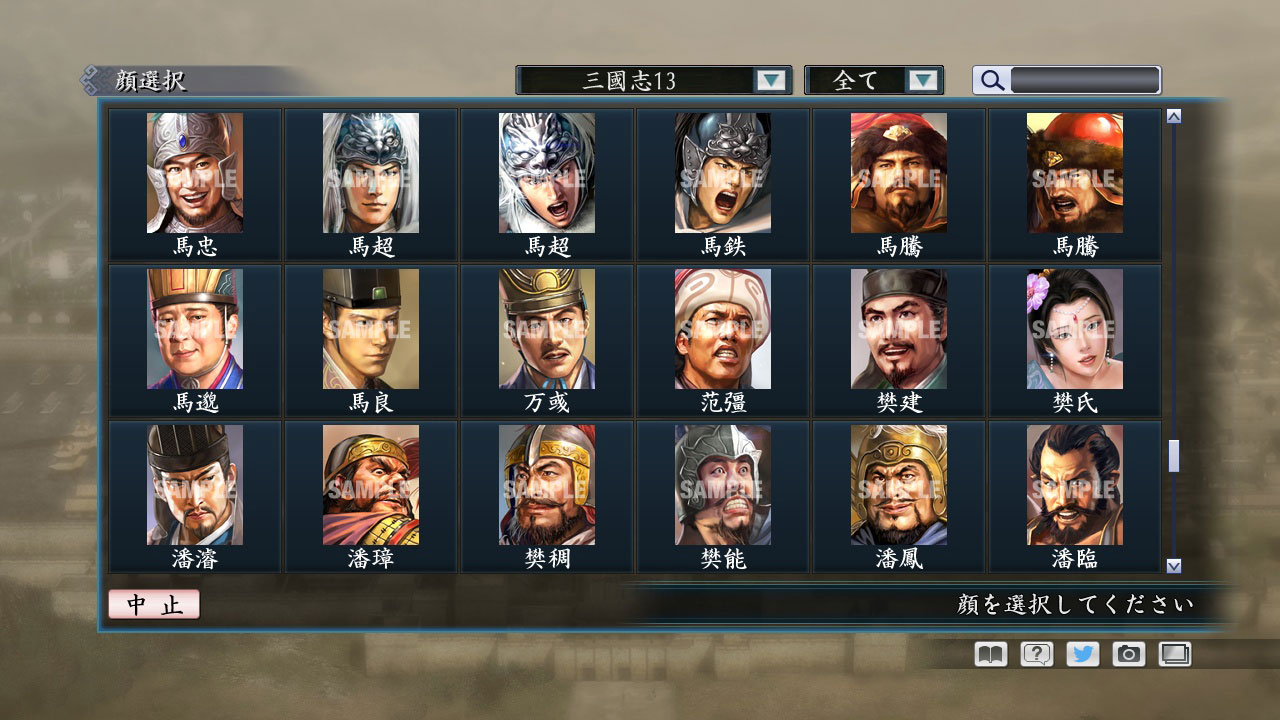The image size is (1280, 720).
Task: Share to Twitter using the bird icon
Action: (1081, 654)
